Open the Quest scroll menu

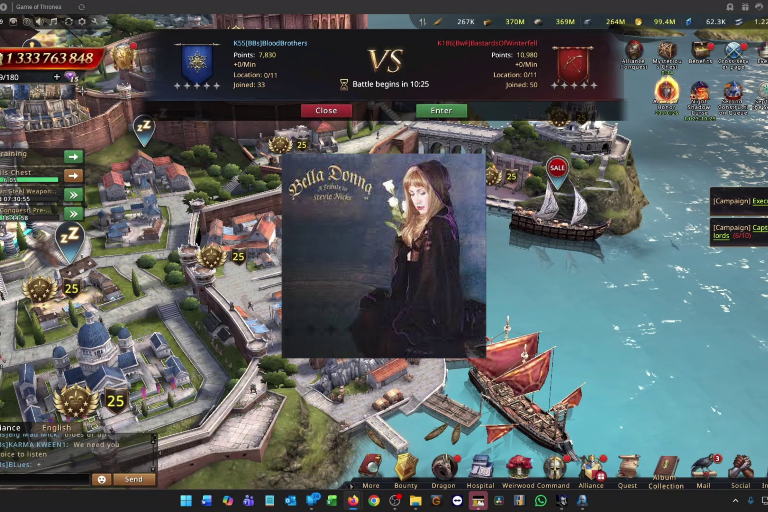point(628,468)
